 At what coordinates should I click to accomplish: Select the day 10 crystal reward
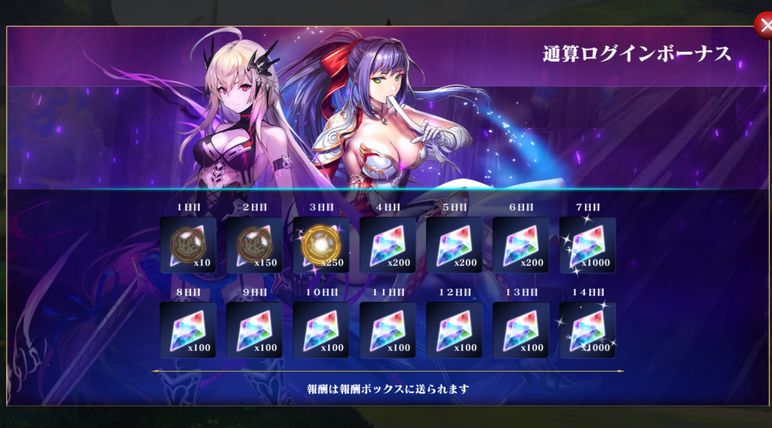tap(320, 330)
